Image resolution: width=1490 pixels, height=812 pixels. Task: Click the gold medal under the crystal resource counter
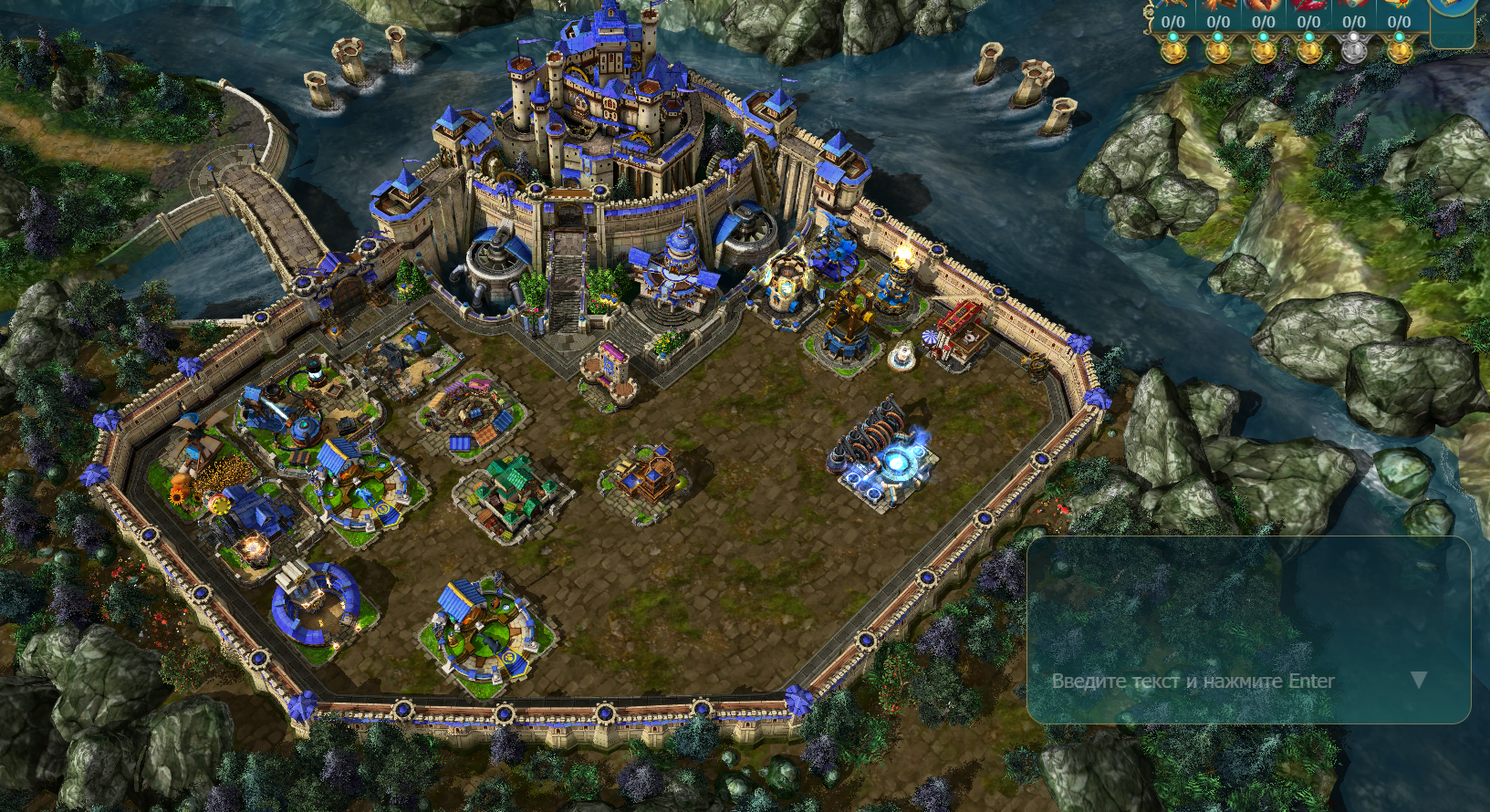point(1310,51)
